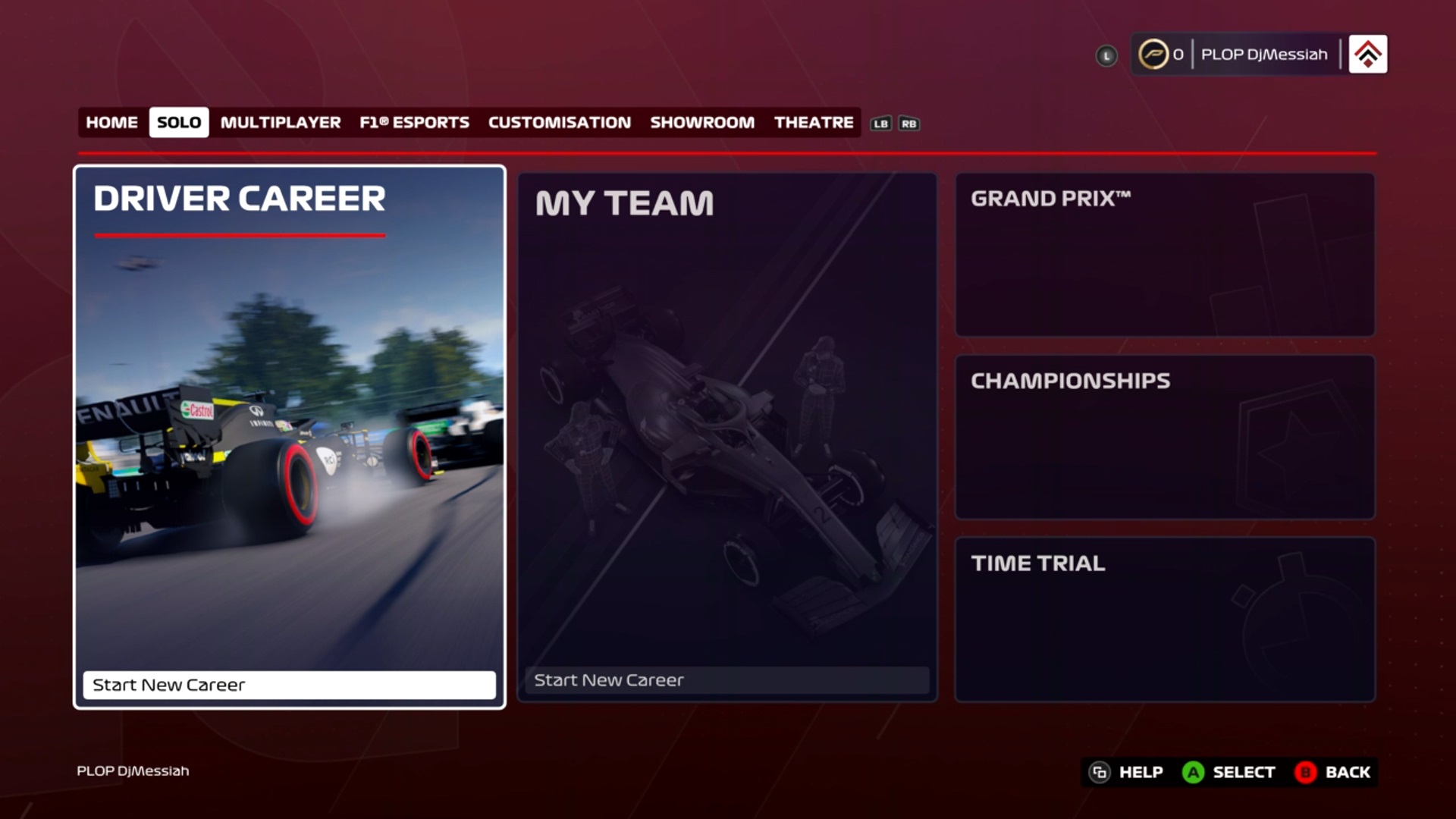This screenshot has height=819, width=1456.
Task: Open the Time Trial mode panel
Action: click(x=1165, y=620)
